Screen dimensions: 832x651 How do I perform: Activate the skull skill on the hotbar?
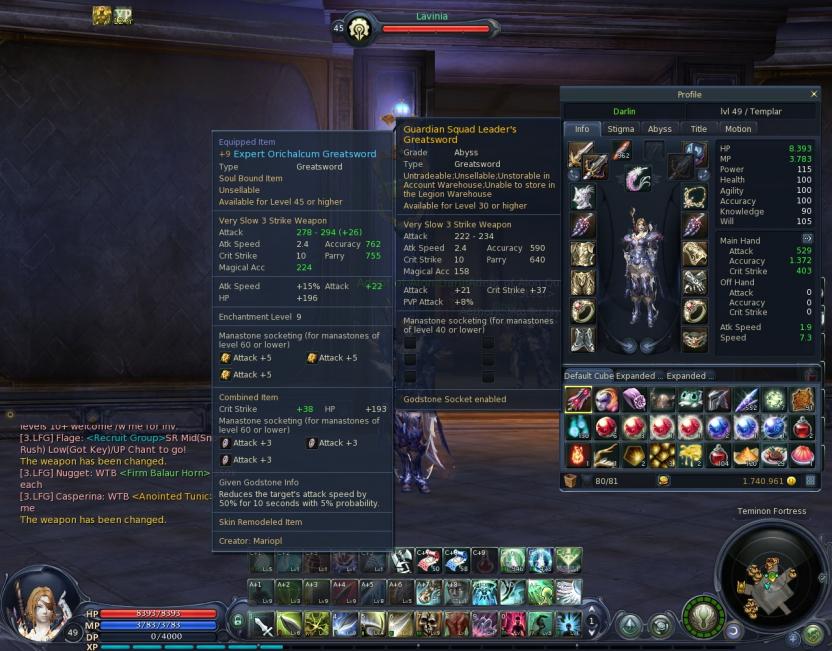click(x=429, y=624)
